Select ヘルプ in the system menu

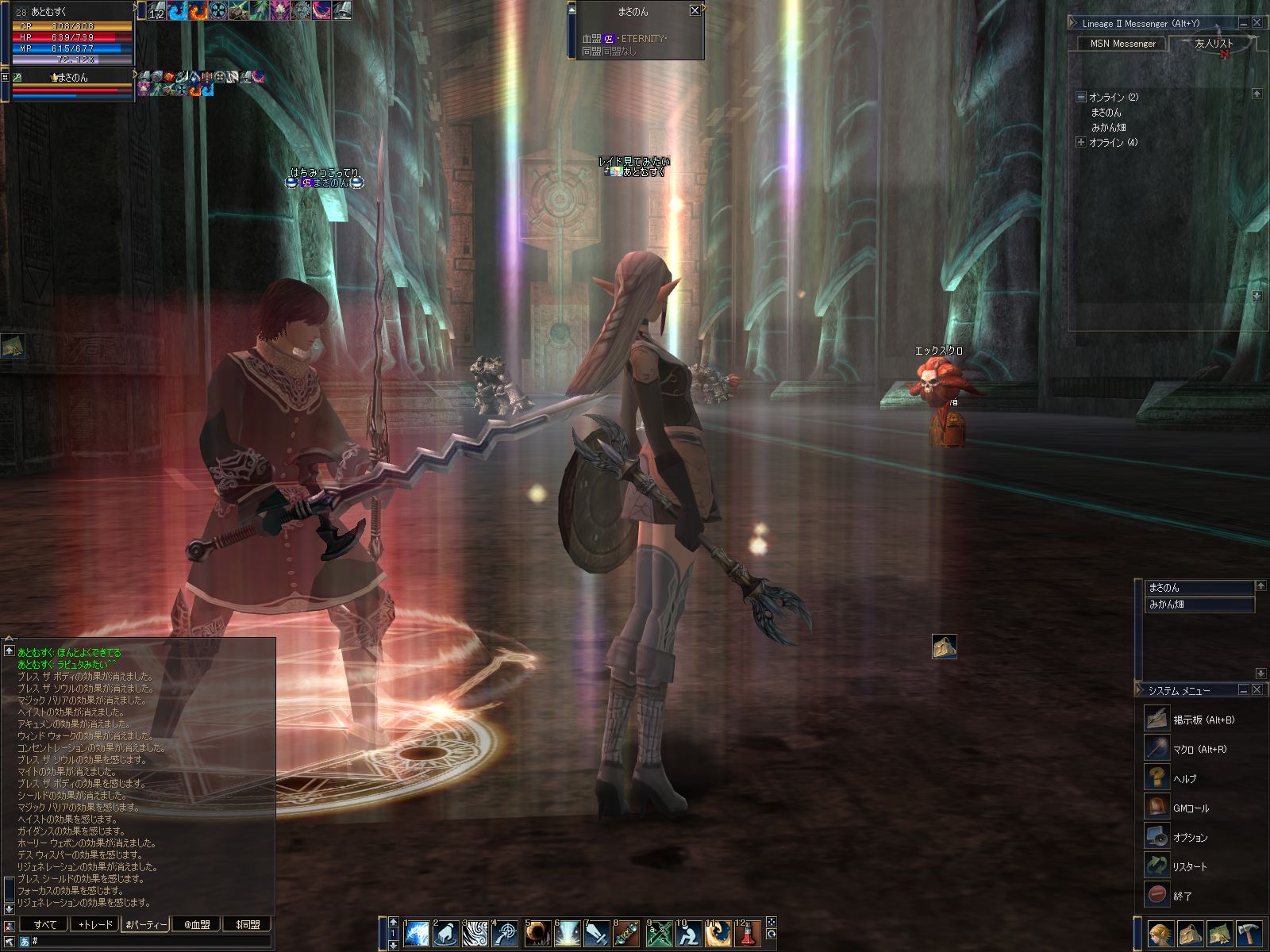tap(1184, 778)
